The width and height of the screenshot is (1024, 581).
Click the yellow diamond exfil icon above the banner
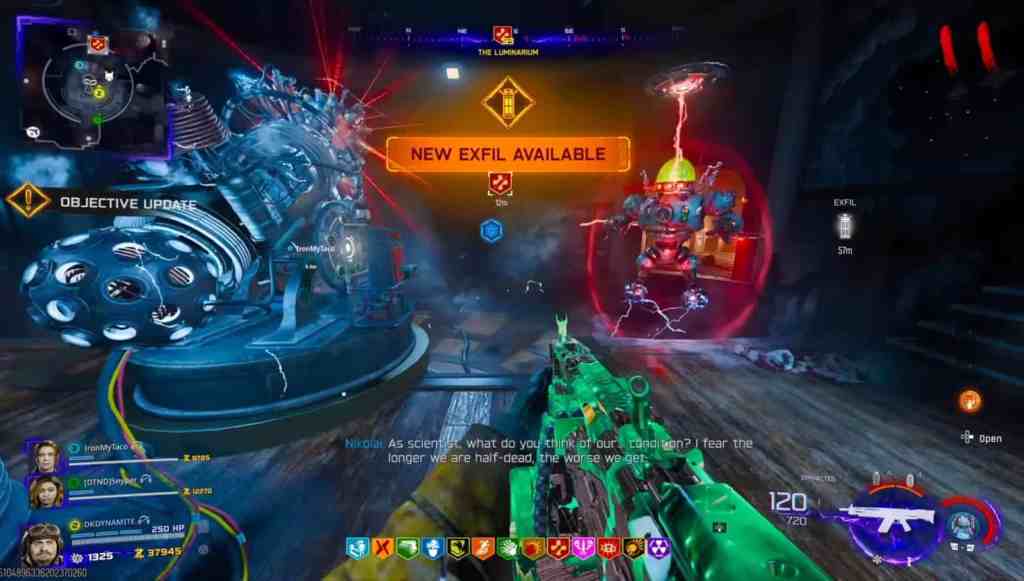tap(508, 102)
